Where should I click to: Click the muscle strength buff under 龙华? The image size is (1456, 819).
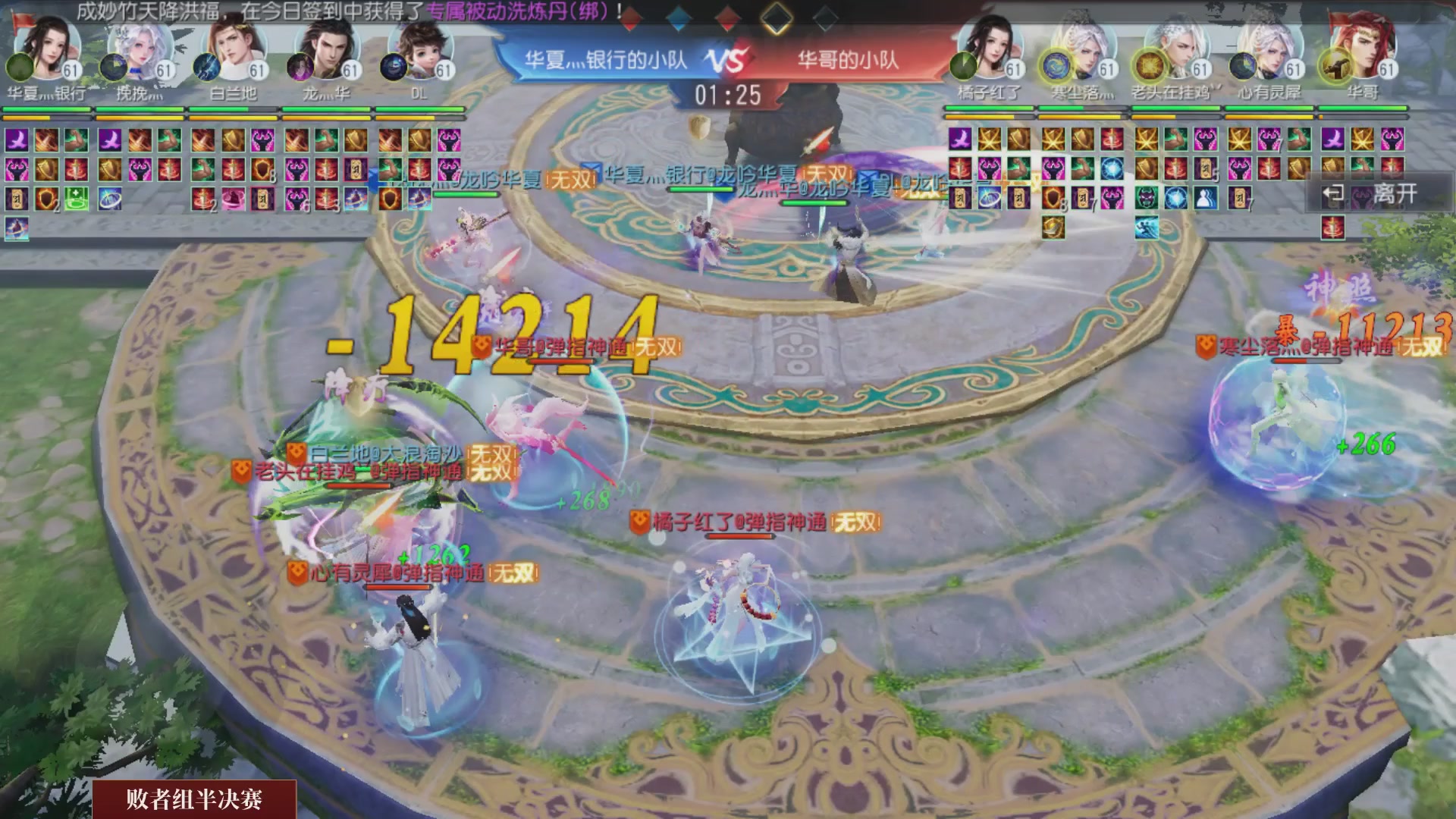[326, 141]
